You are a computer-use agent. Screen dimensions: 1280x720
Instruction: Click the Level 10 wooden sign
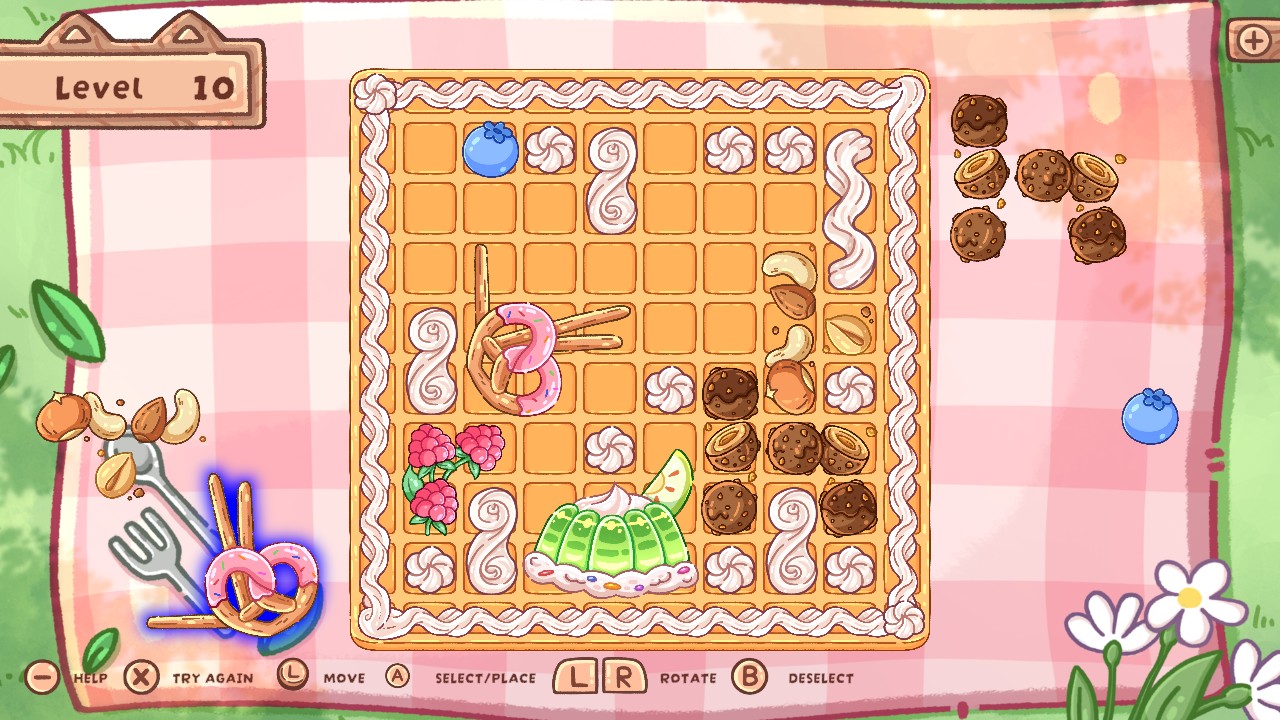(x=130, y=85)
